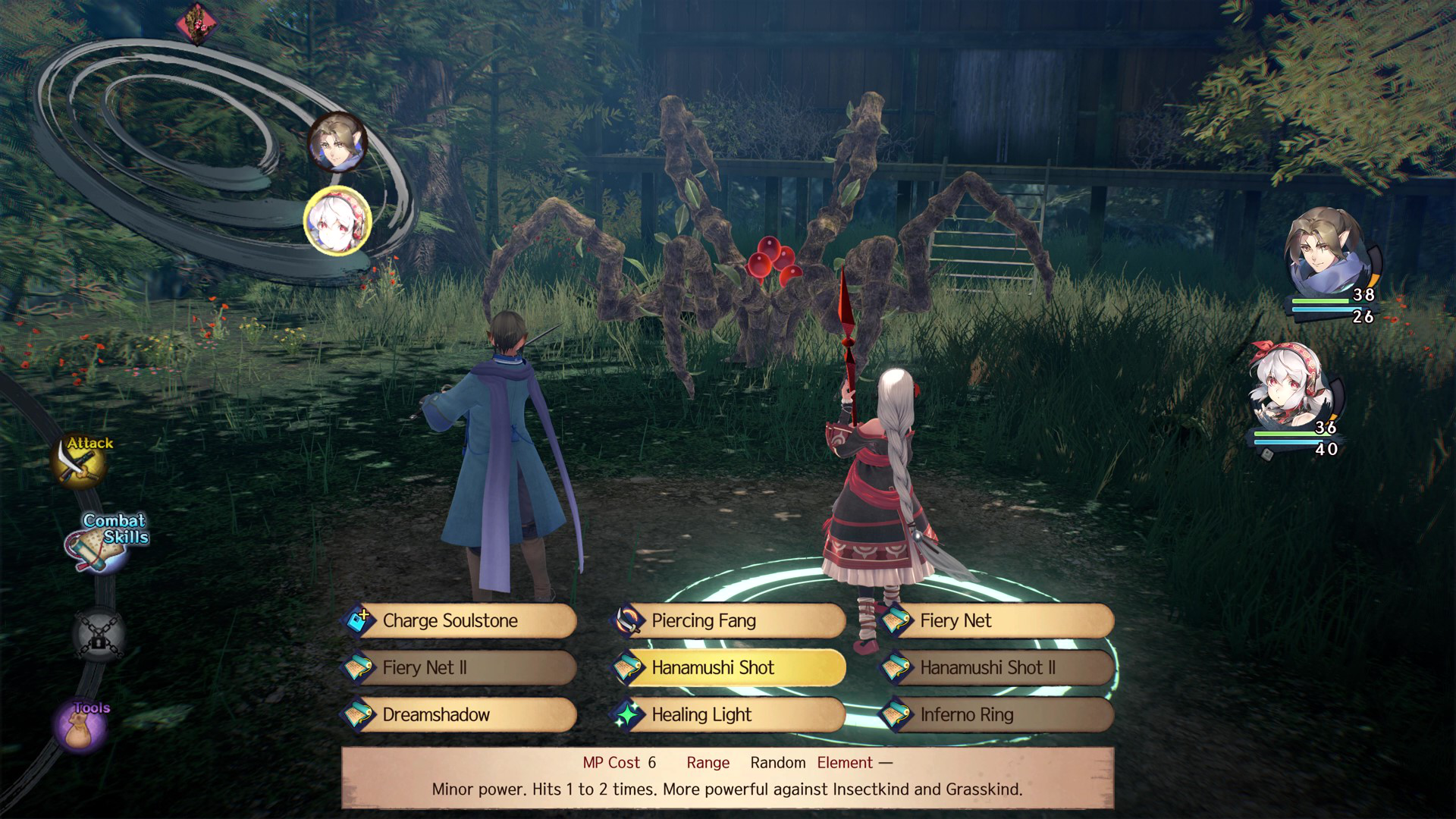Use the highlighted Hanamushi Shot skill
This screenshot has height=819, width=1456.
pyautogui.click(x=730, y=668)
